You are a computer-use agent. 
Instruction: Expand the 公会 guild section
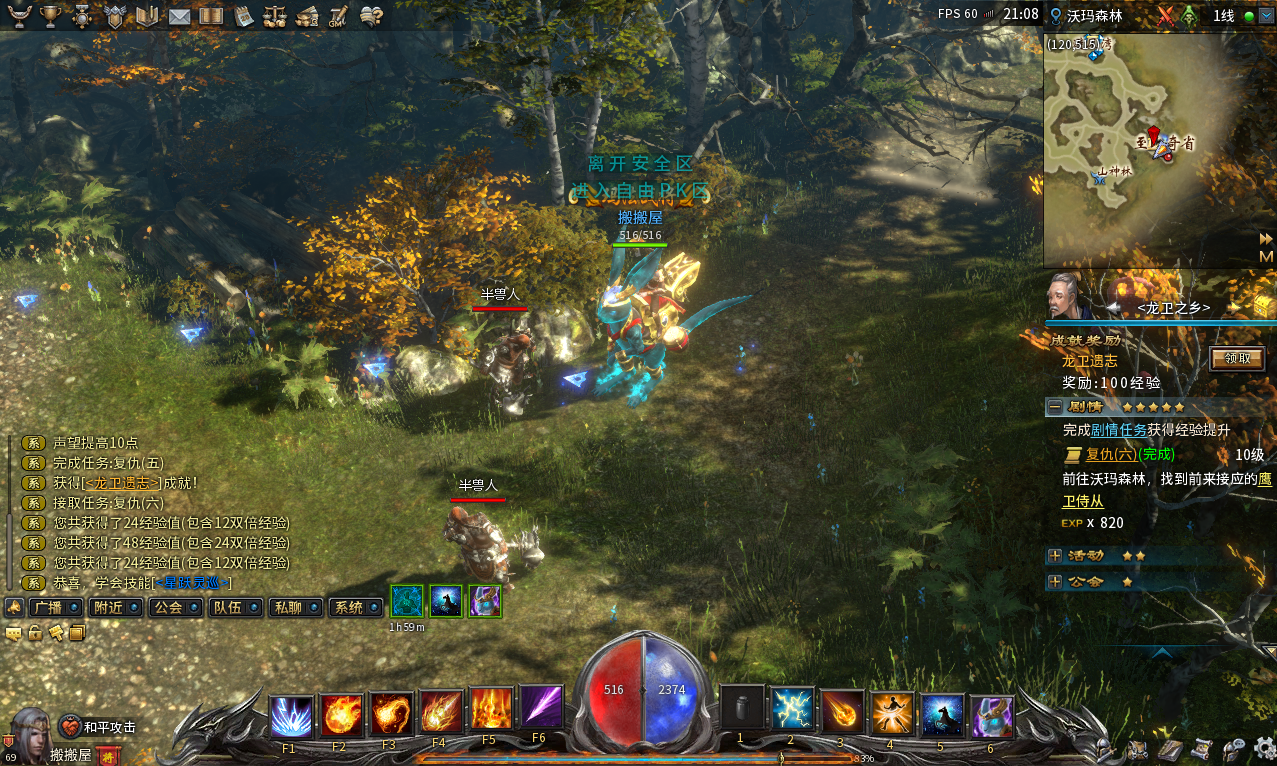(1054, 581)
